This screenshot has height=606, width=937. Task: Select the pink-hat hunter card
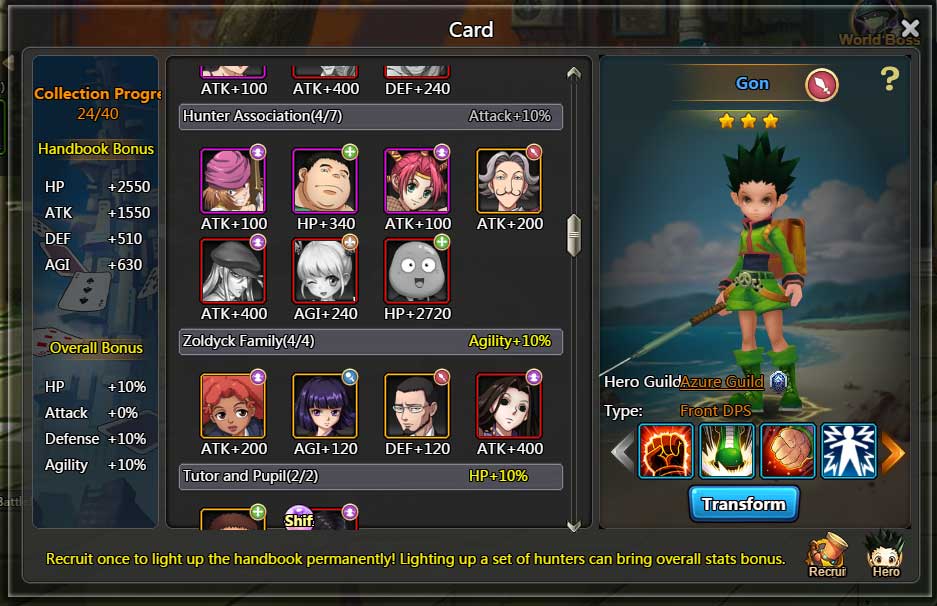232,181
